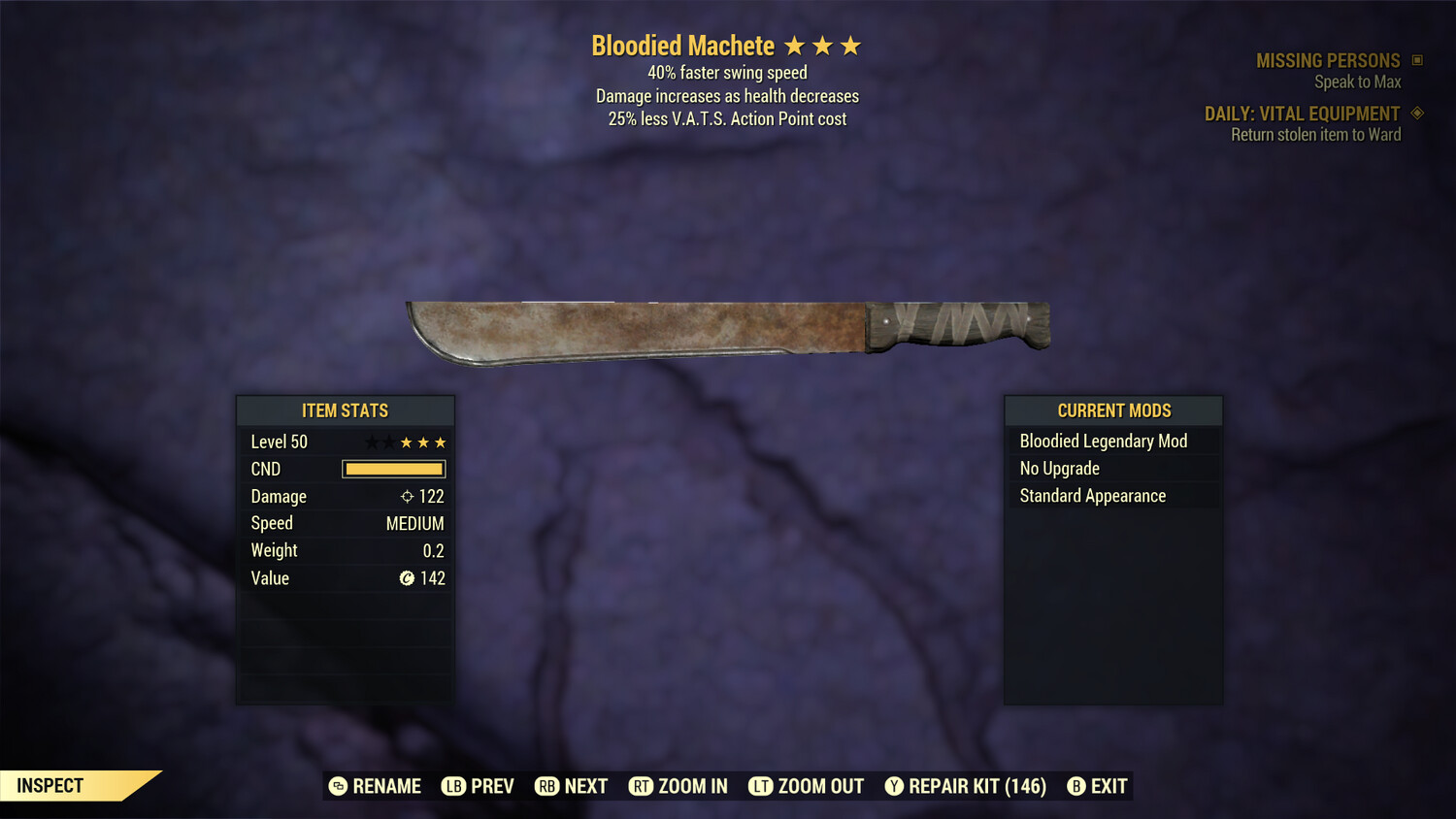Click the machete weapon preview image
The width and height of the screenshot is (1456, 819).
[728, 325]
